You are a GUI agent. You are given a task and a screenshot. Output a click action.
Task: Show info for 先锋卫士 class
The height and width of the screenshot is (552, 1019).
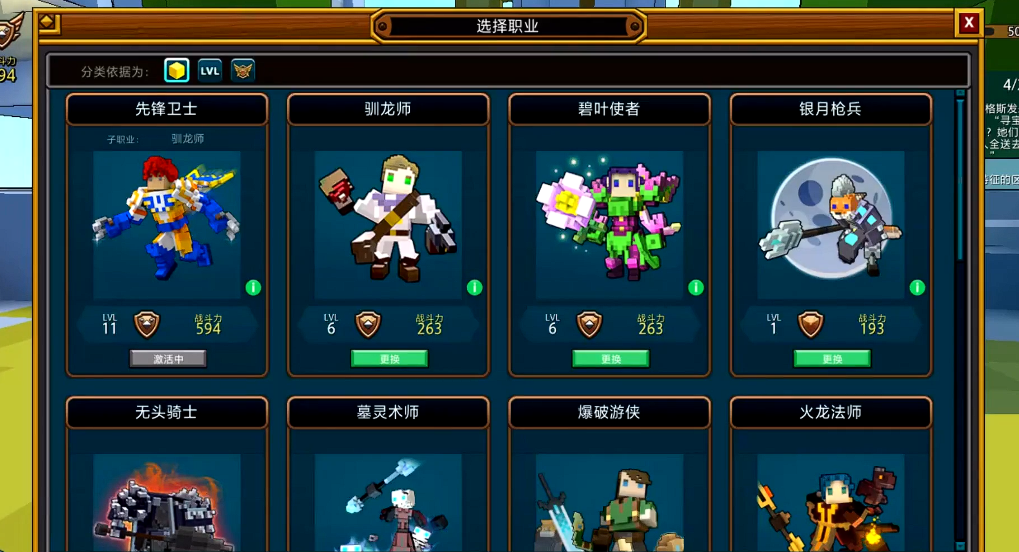(253, 288)
